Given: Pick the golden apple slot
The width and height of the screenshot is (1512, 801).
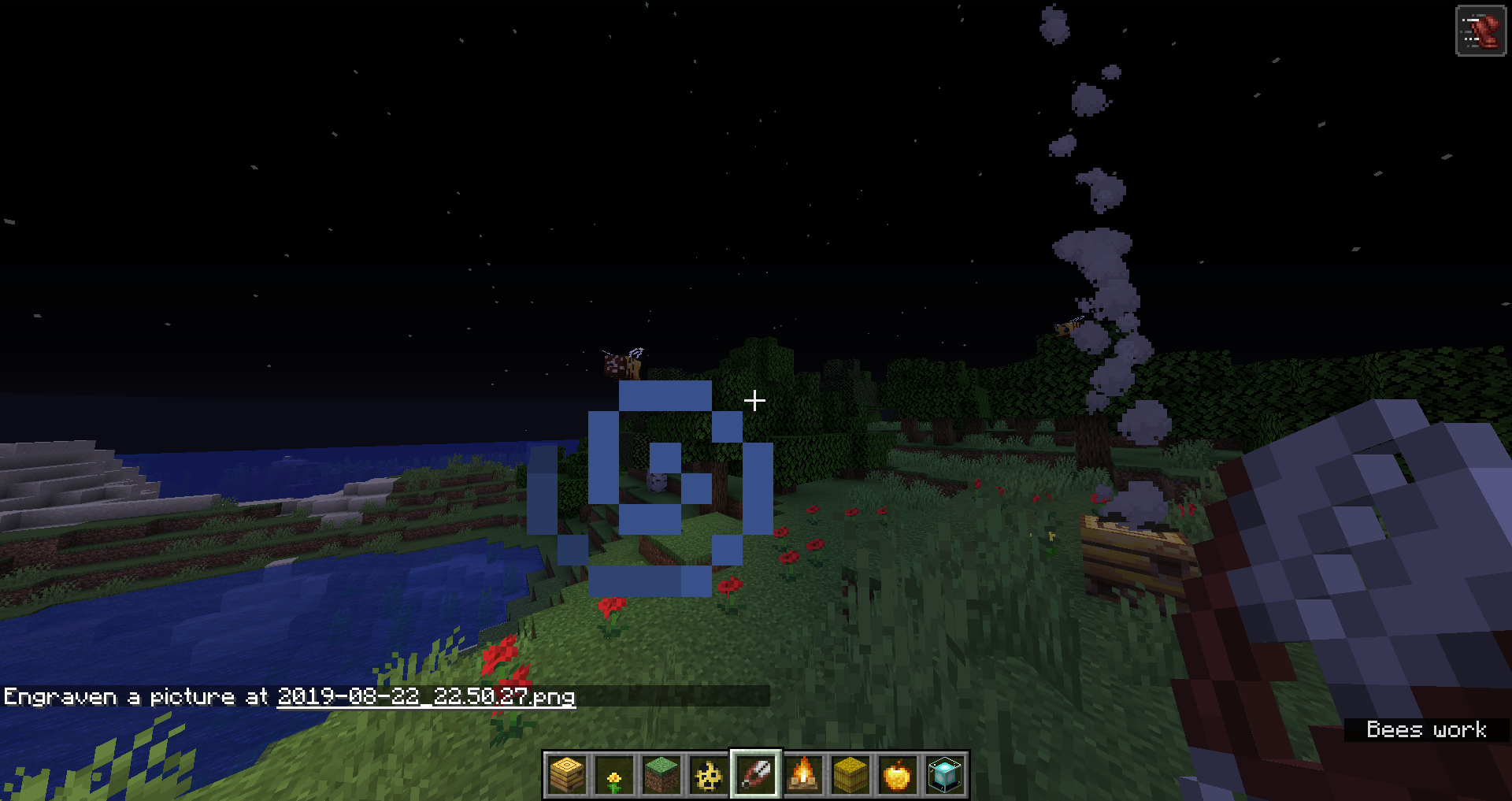Looking at the screenshot, I should click(898, 775).
